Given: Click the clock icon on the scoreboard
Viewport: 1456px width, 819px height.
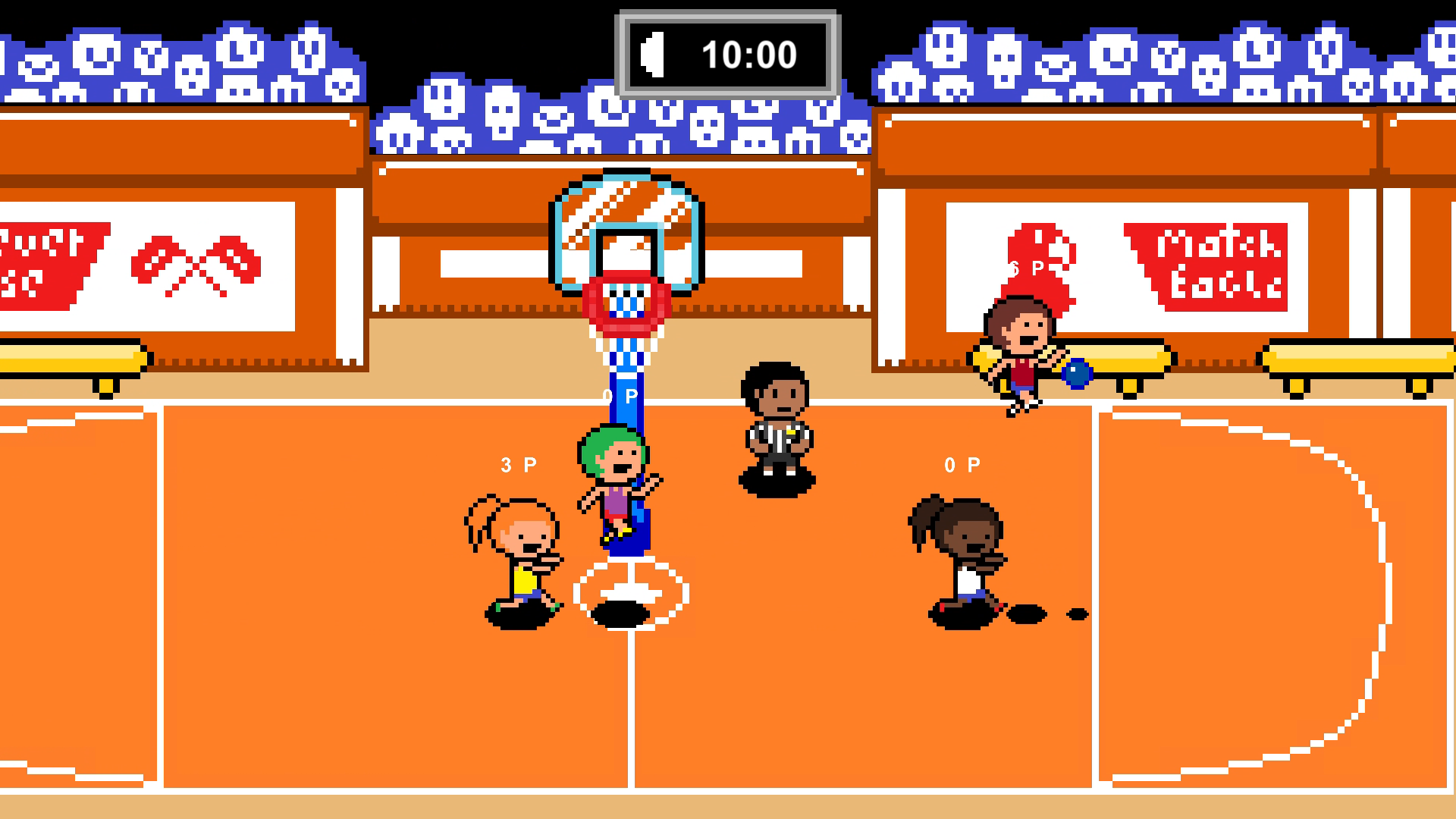Looking at the screenshot, I should coord(654,53).
